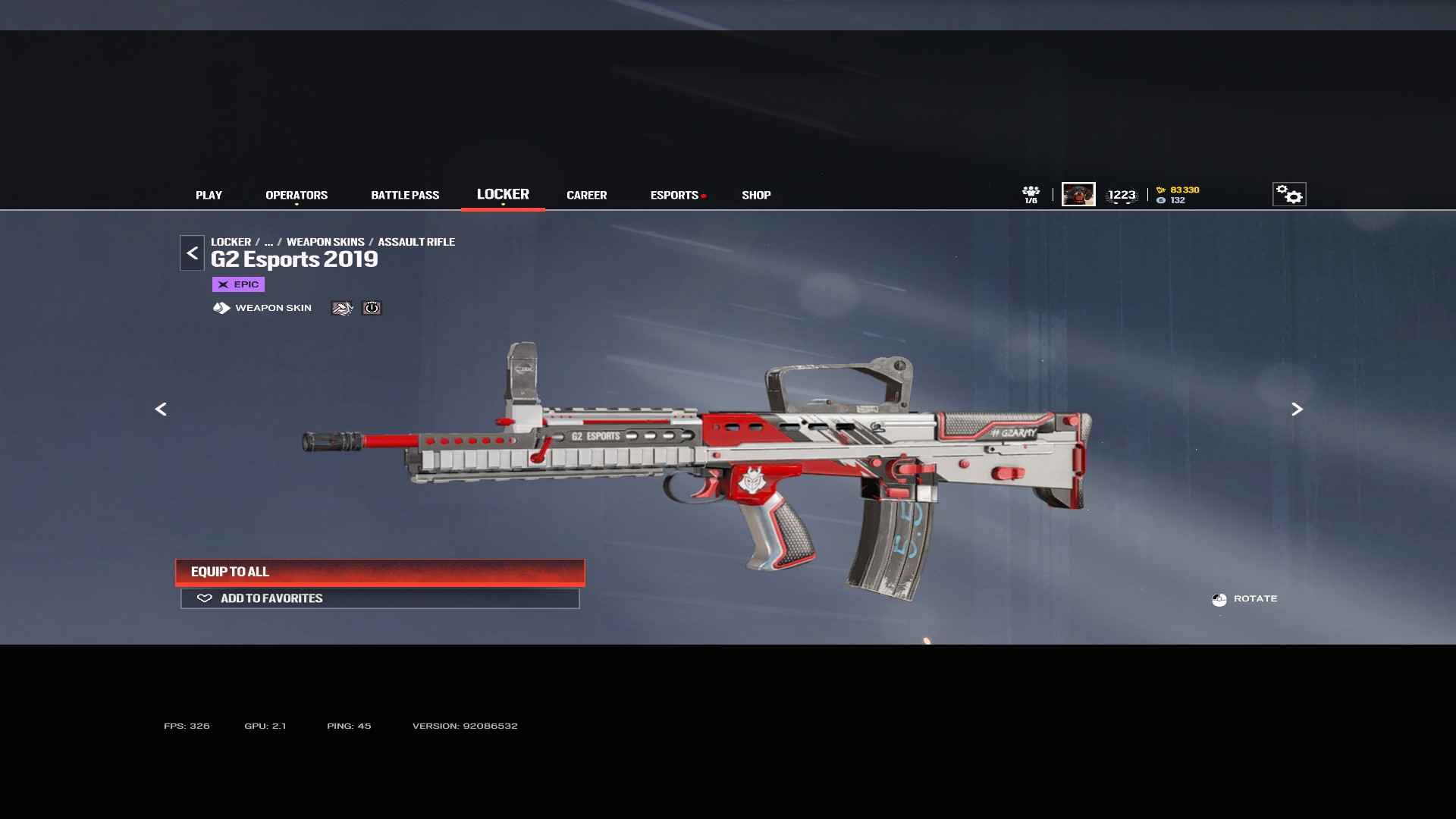1456x819 pixels.
Task: Click the player profile avatar
Action: tap(1078, 194)
